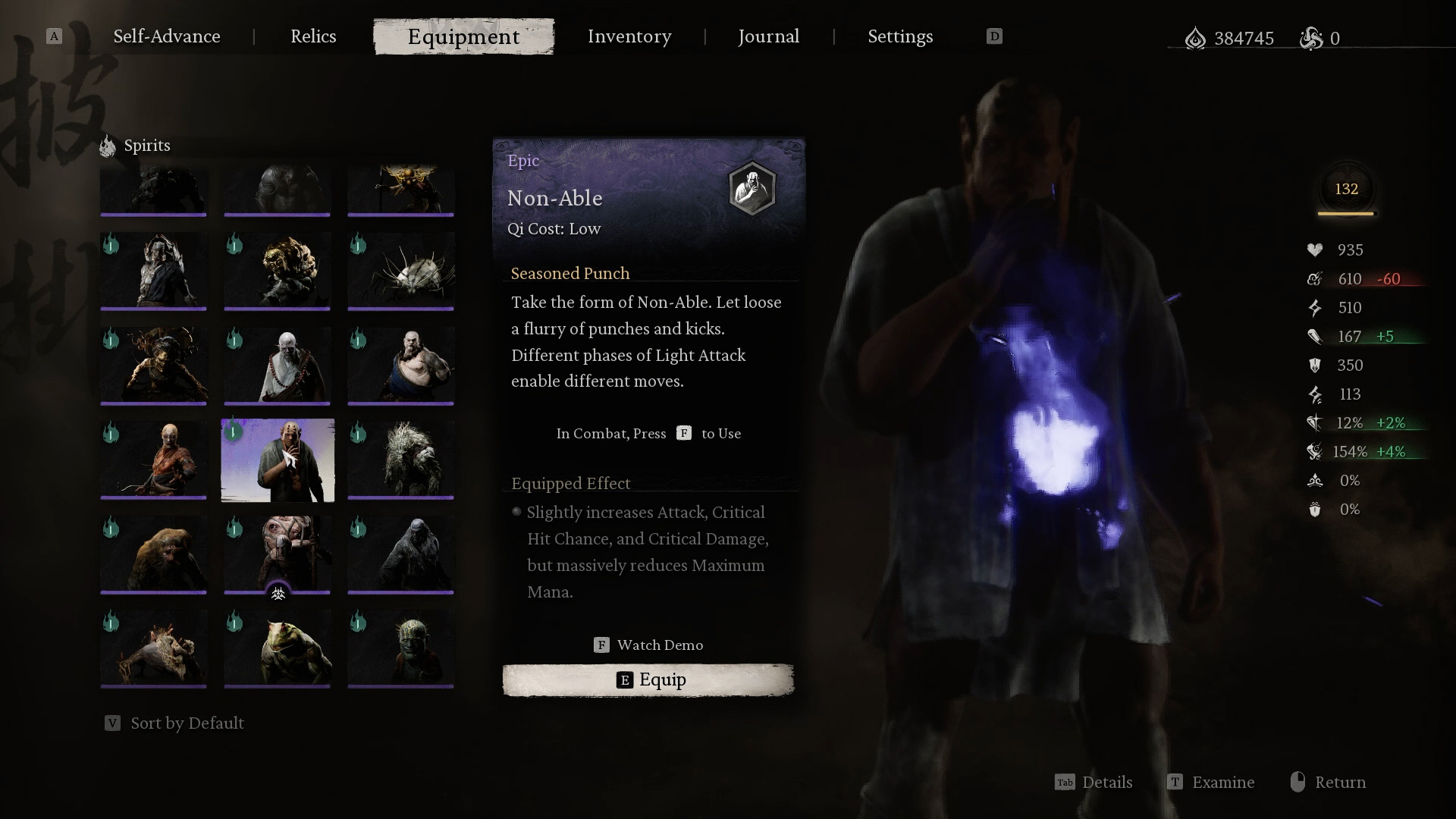Select the white spider spirit
Viewport: 1456px width, 819px height.
401,271
